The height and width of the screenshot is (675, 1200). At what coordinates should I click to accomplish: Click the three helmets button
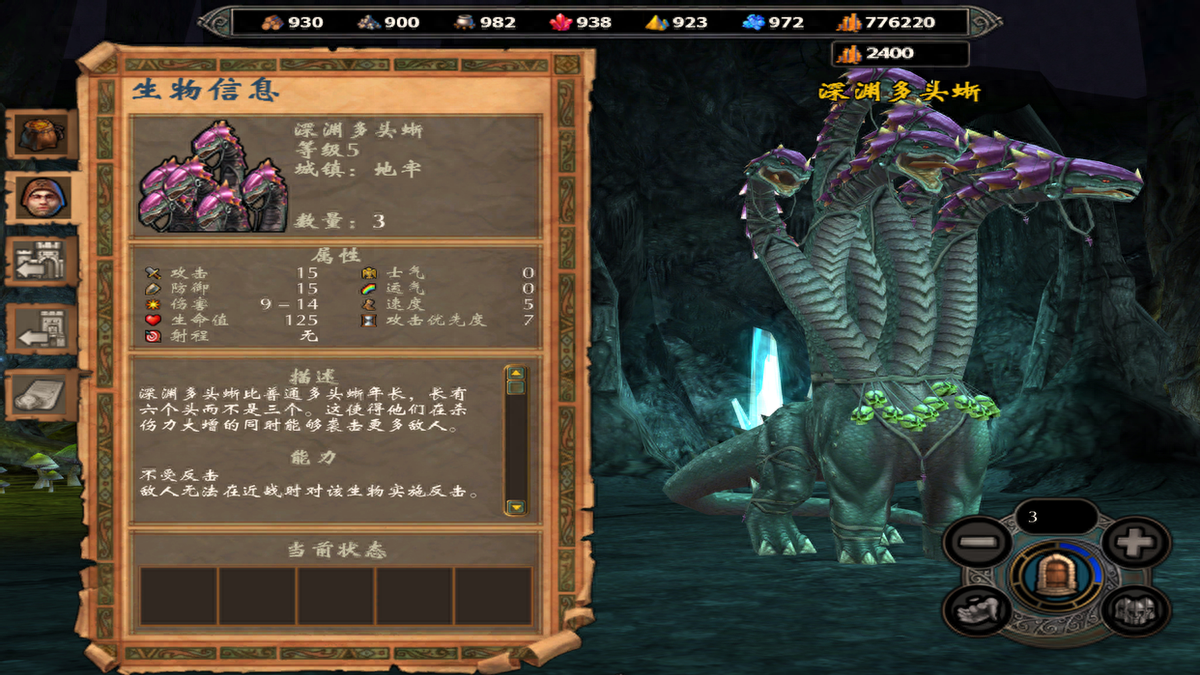[x=1136, y=608]
